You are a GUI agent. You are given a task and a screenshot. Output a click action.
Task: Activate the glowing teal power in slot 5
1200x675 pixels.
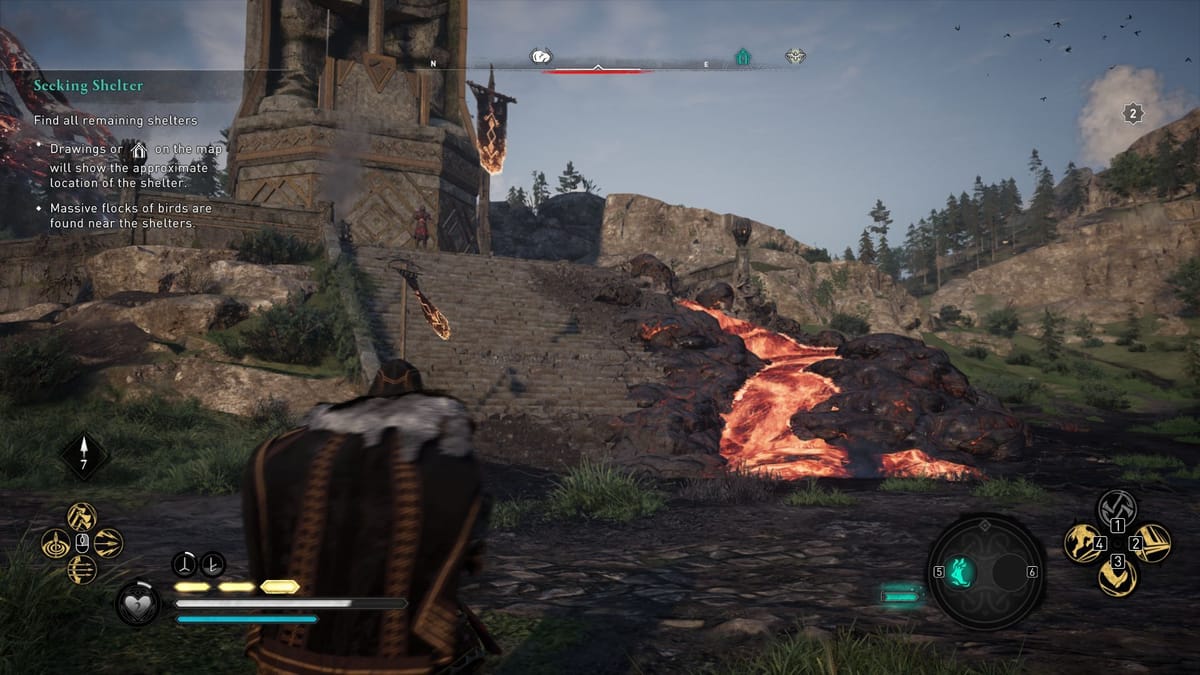[x=961, y=572]
